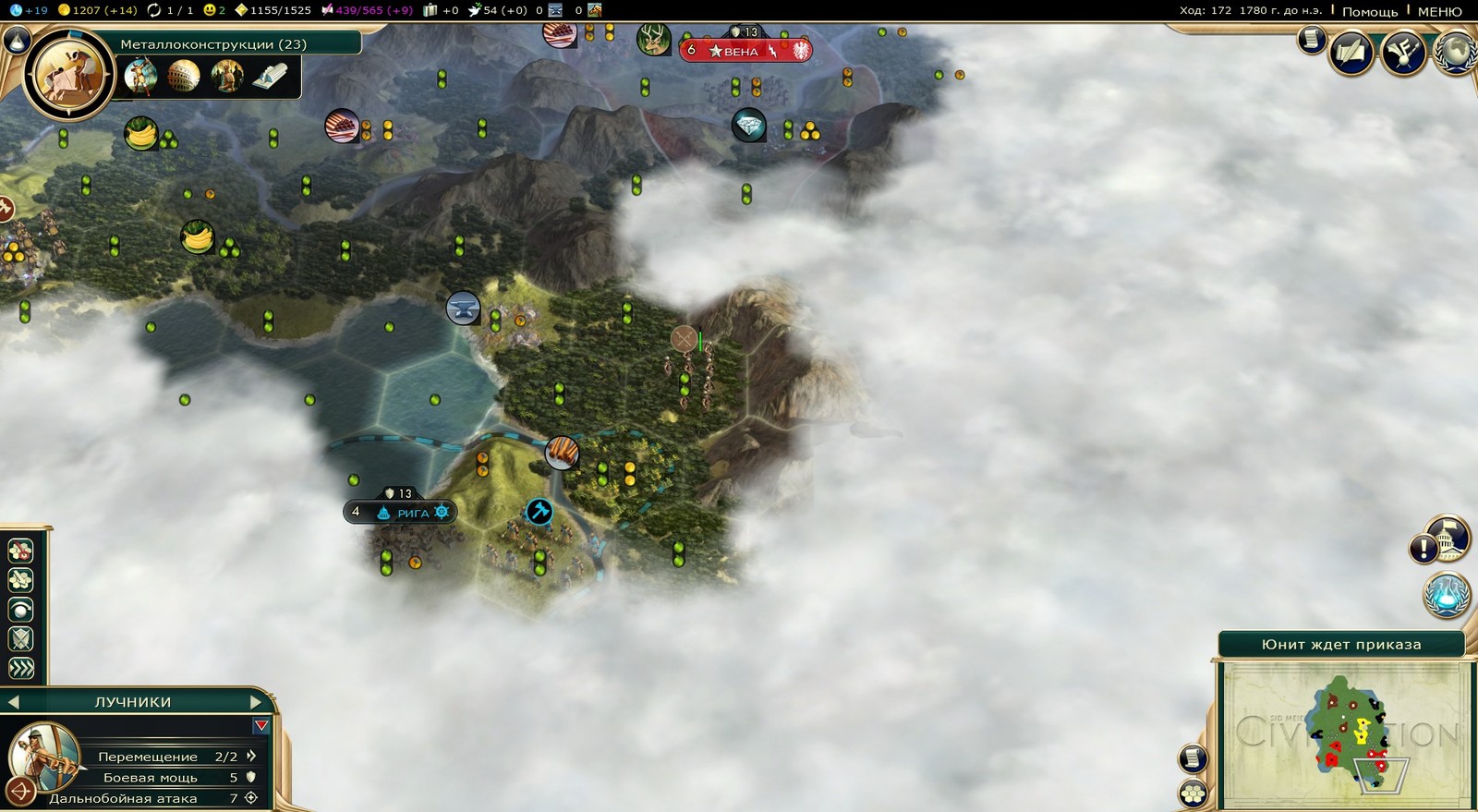The image size is (1478, 812).
Task: Click the 'Юнит ждет приказа' button
Action: tap(1340, 644)
